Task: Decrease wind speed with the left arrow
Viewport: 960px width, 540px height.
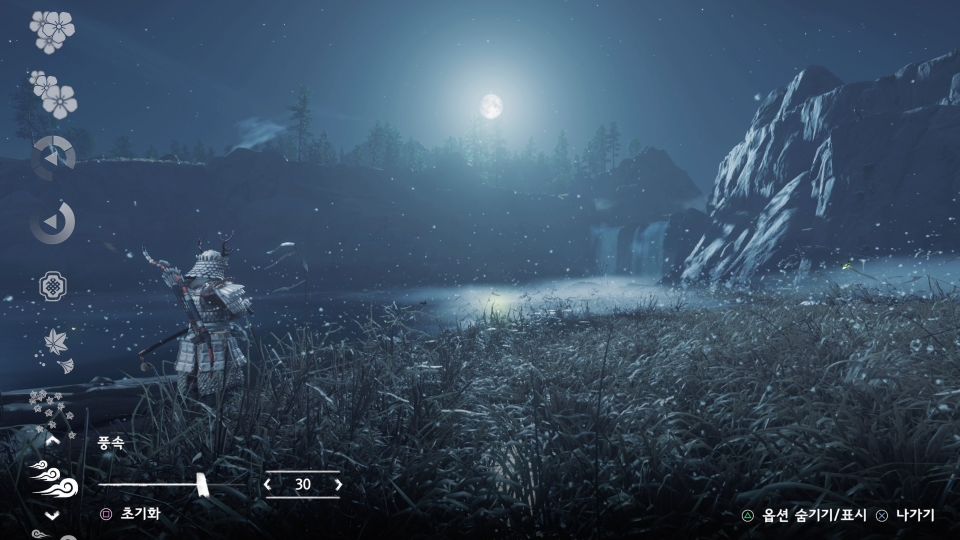Action: click(267, 485)
